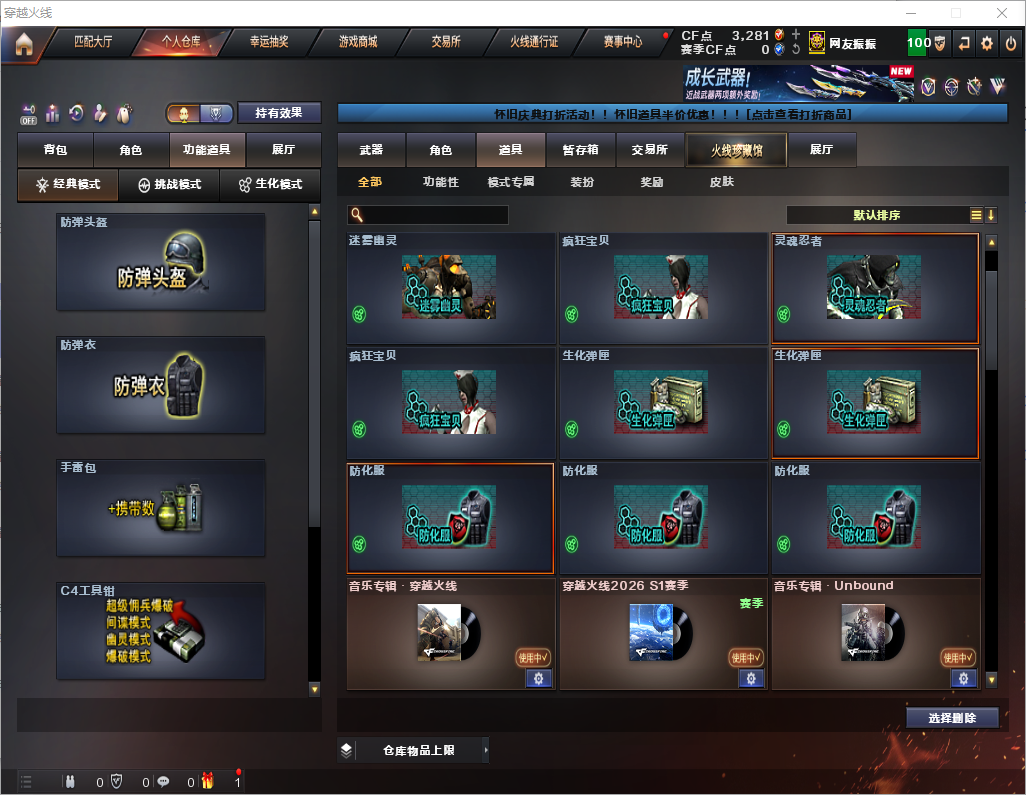1026x795 pixels.
Task: Switch to the 交易所 top navigation tab
Action: 446,43
